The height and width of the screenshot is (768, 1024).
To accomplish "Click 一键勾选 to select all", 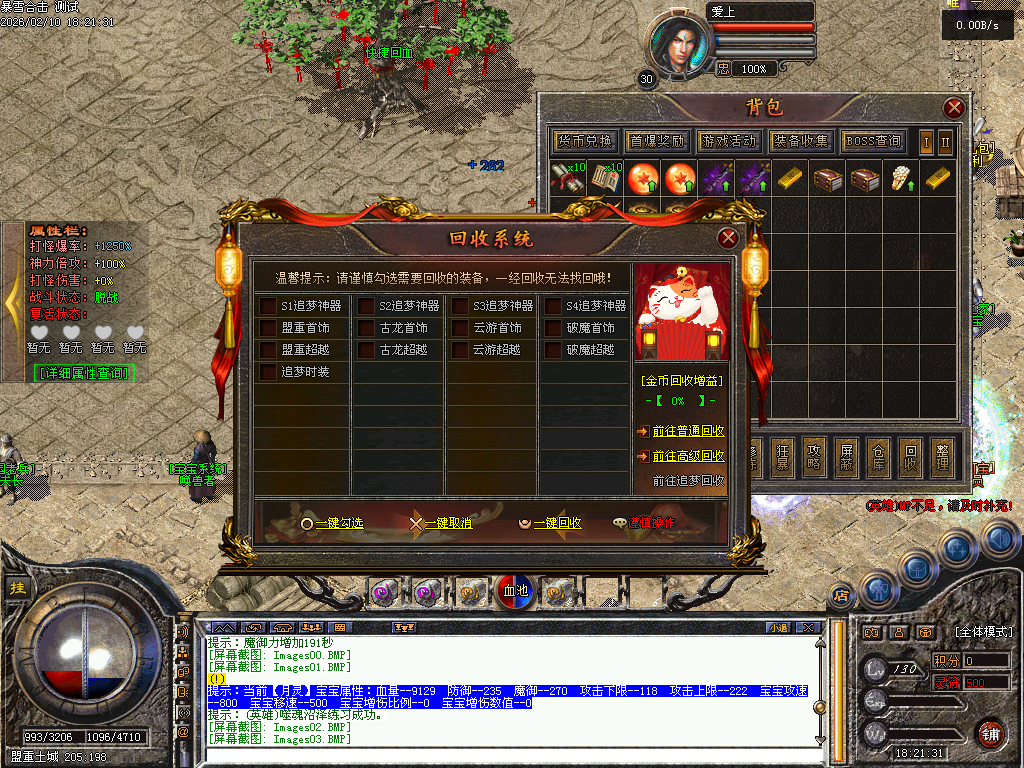I will click(x=332, y=522).
